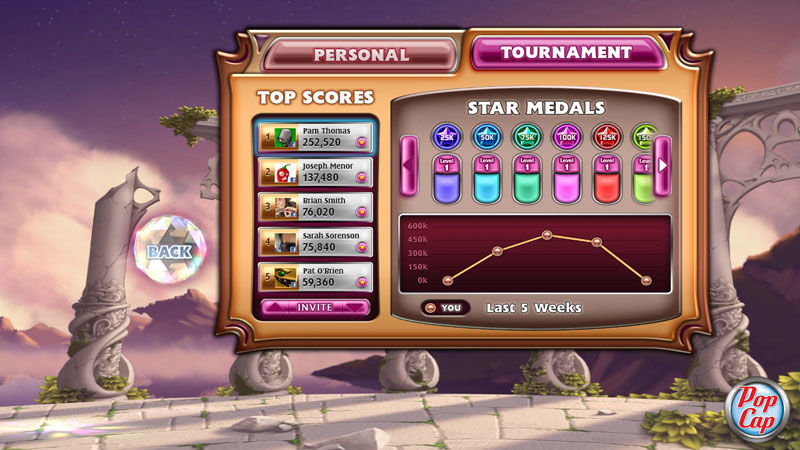Select the Tournament tab
This screenshot has width=800, height=450.
tap(565, 52)
